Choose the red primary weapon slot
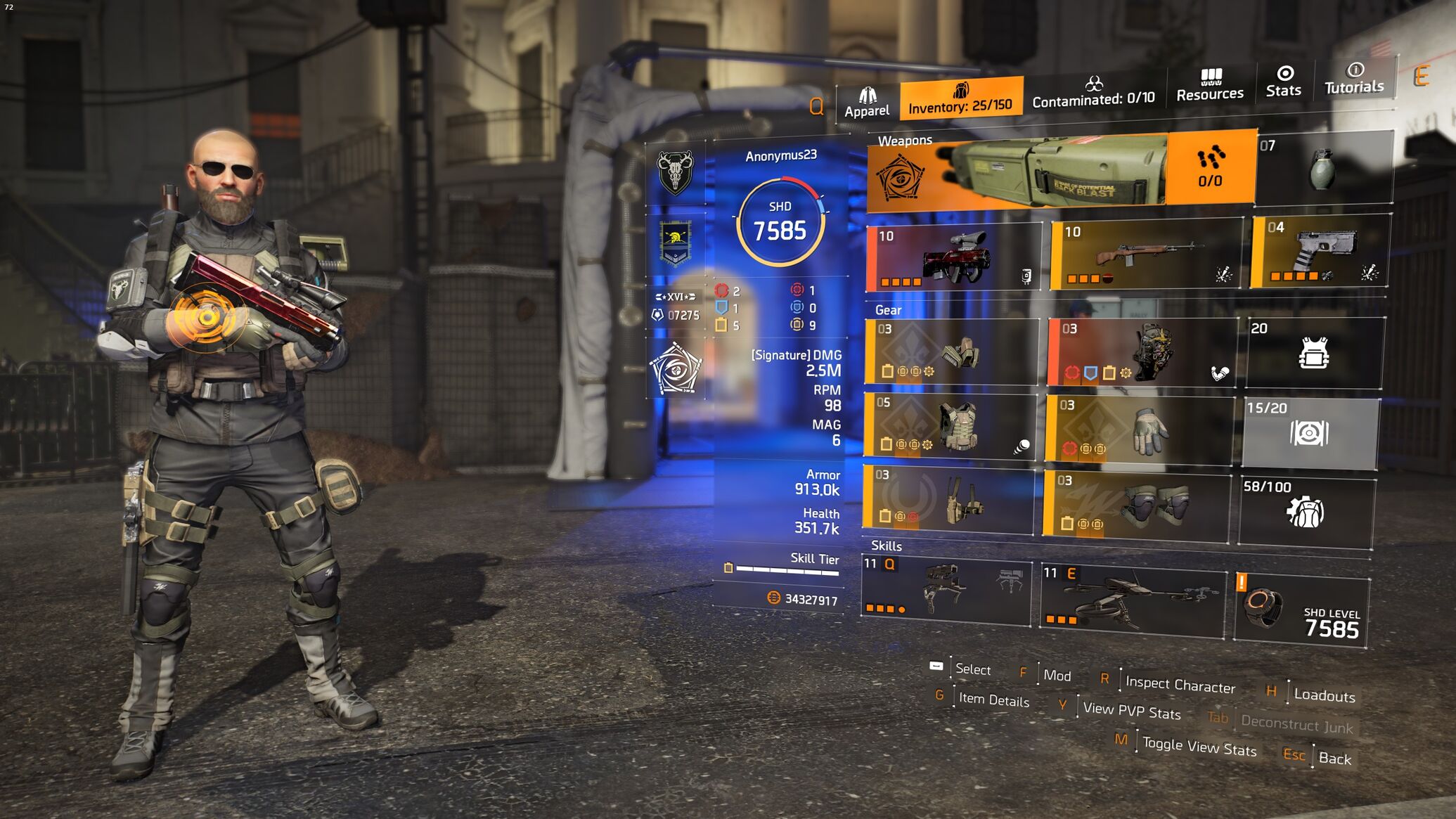Screen dimensions: 1456x819 (953, 258)
